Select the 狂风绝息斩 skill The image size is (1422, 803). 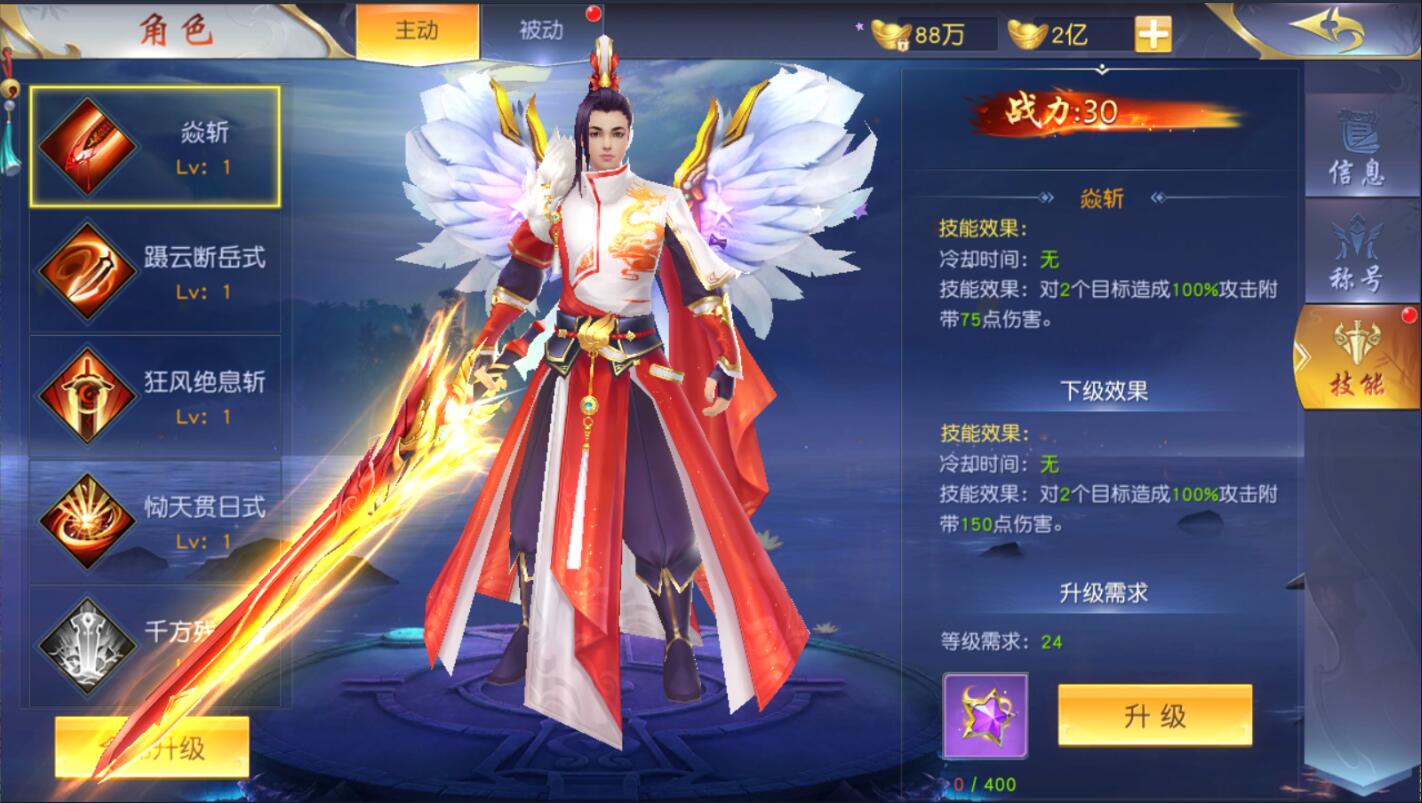click(155, 396)
